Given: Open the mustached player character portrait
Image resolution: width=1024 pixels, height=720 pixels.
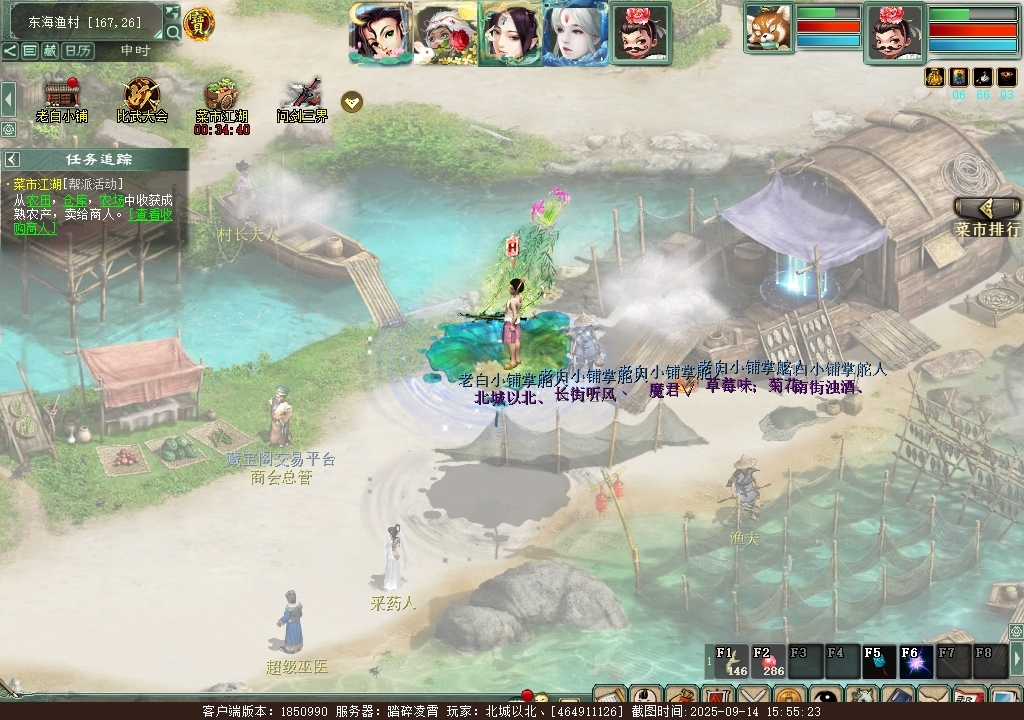Looking at the screenshot, I should tap(894, 32).
